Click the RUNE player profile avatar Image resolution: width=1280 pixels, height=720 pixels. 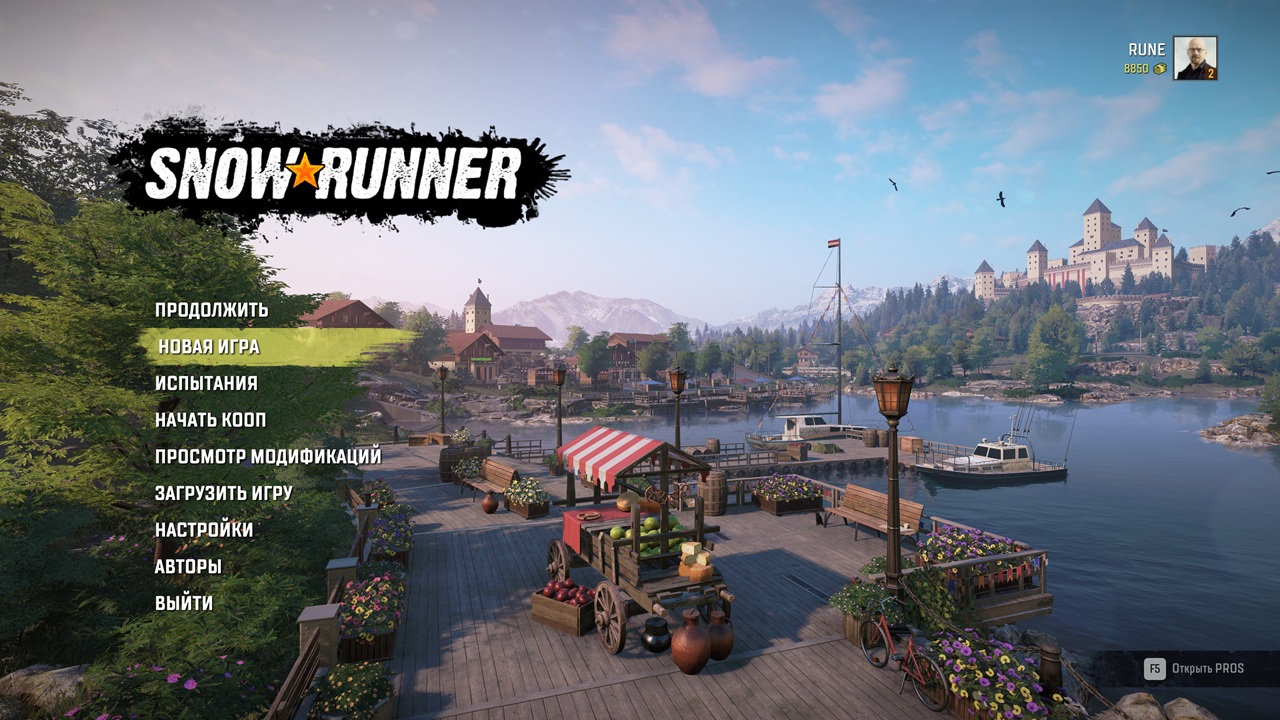pos(1194,58)
